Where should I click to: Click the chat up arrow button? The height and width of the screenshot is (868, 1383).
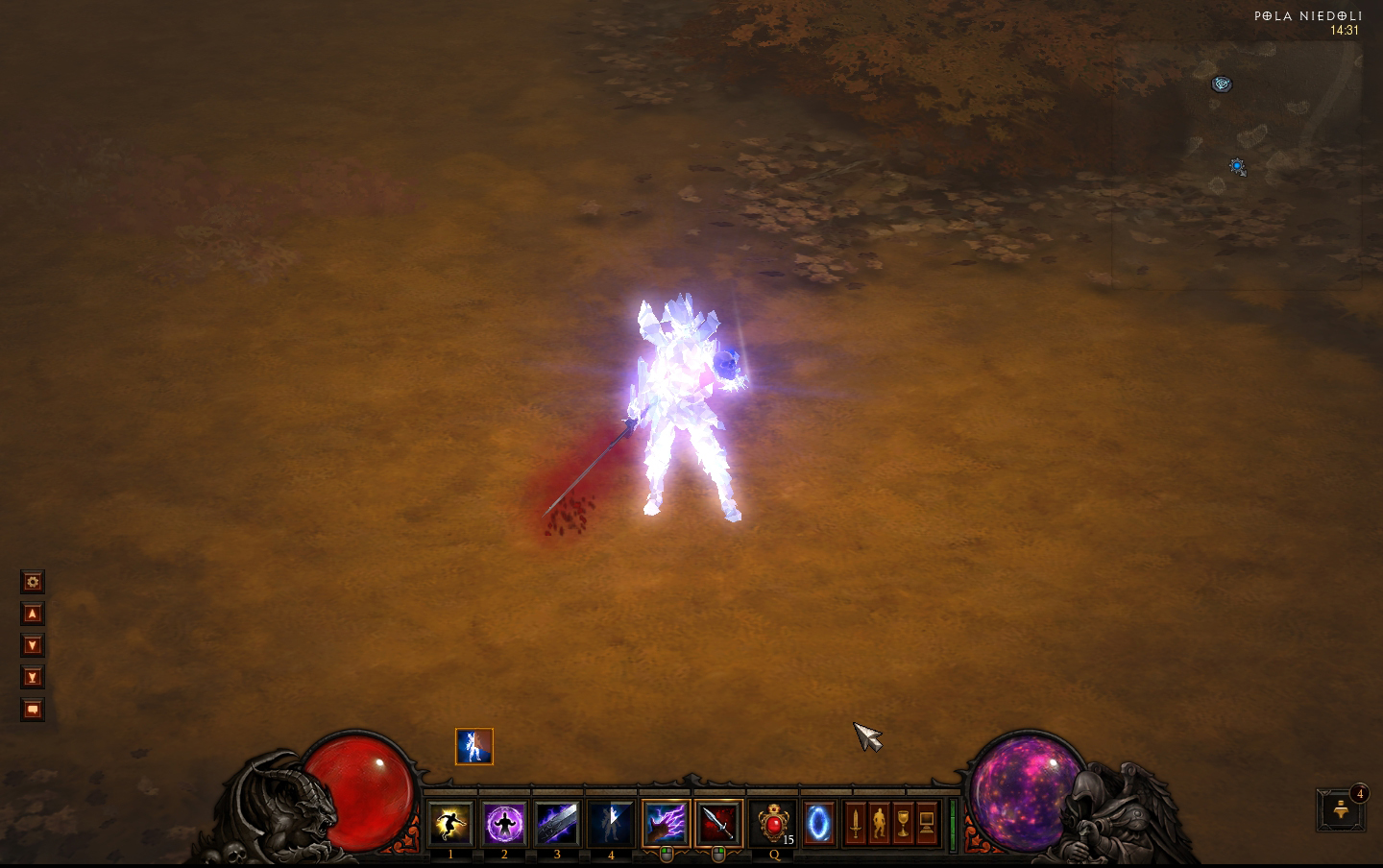point(33,614)
